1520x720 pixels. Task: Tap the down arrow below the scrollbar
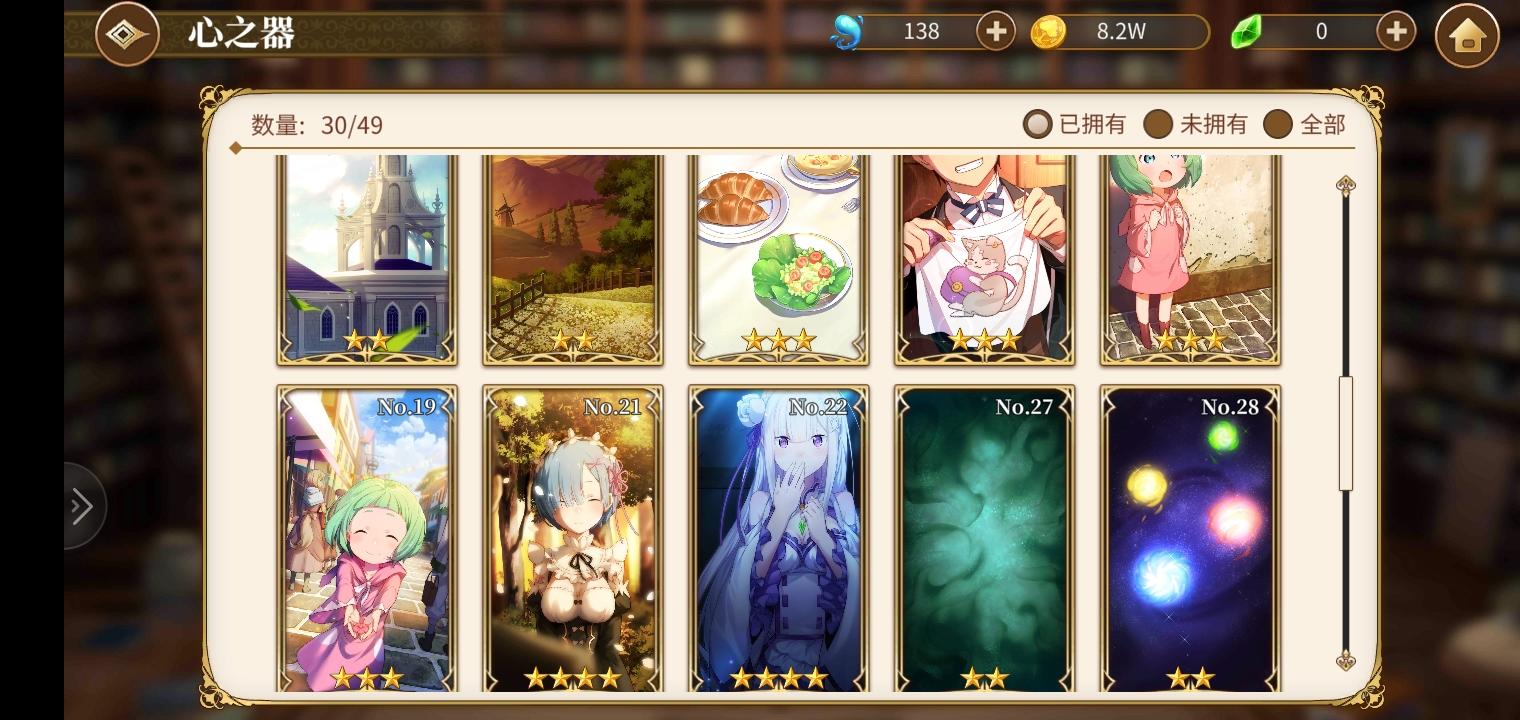(x=1345, y=662)
